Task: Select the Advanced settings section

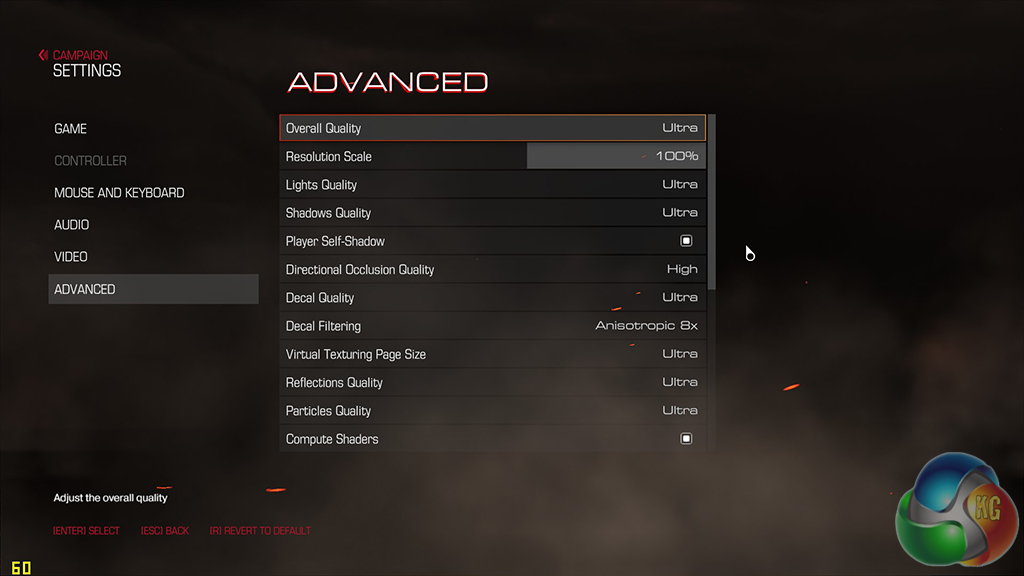Action: (x=85, y=289)
